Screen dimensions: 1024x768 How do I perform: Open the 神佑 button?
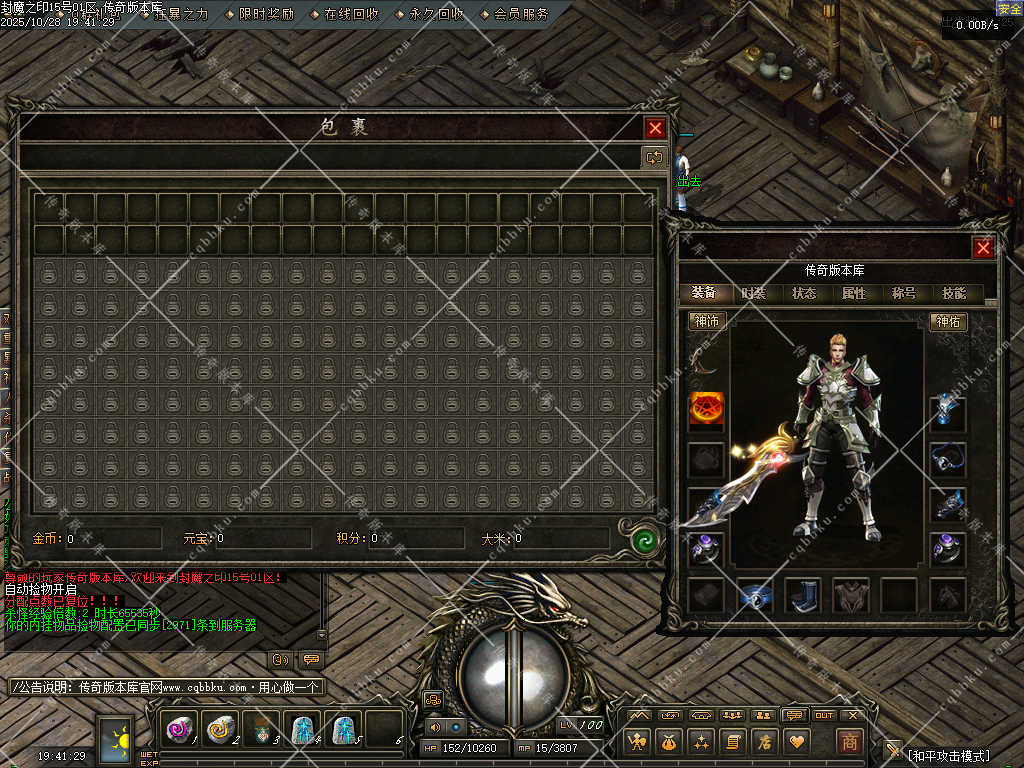point(948,321)
